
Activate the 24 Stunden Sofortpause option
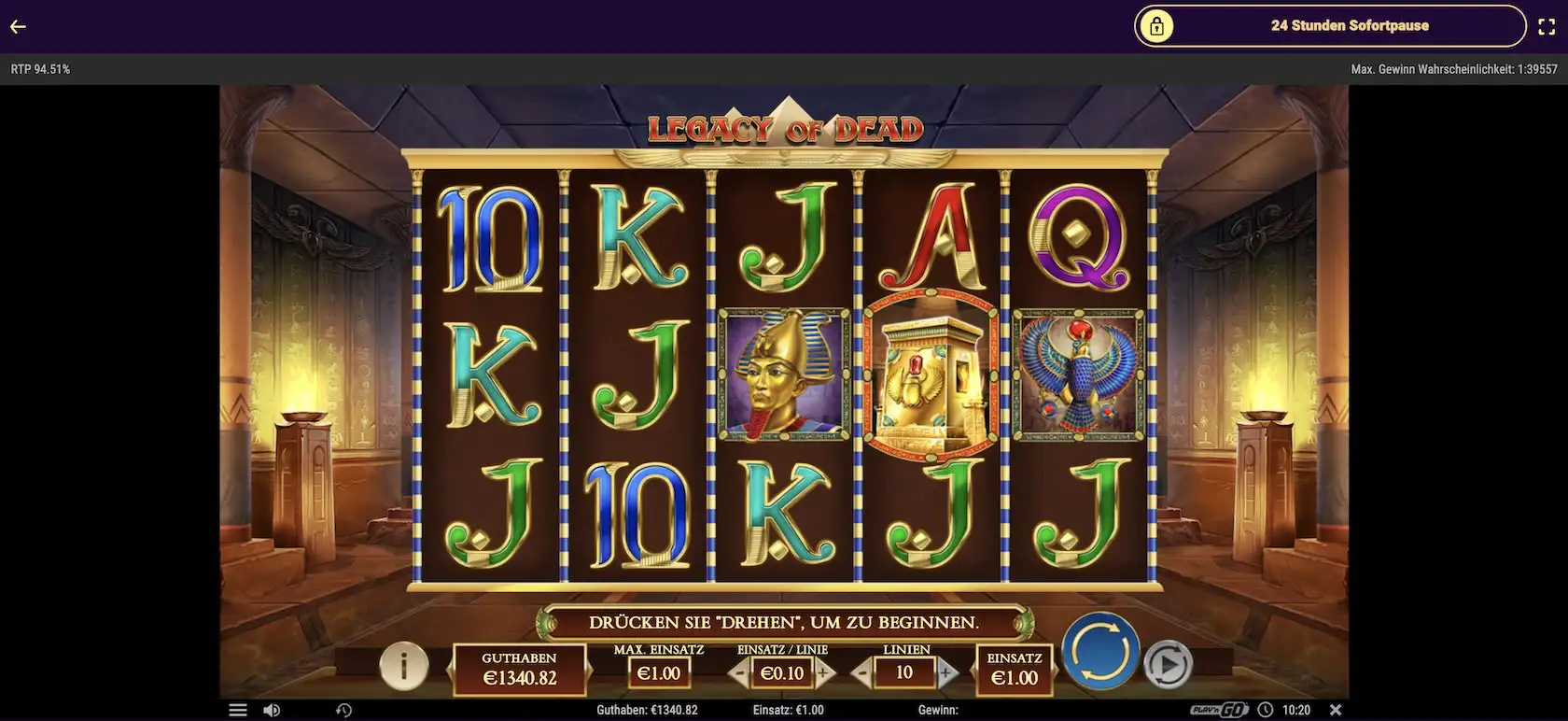click(x=1349, y=25)
